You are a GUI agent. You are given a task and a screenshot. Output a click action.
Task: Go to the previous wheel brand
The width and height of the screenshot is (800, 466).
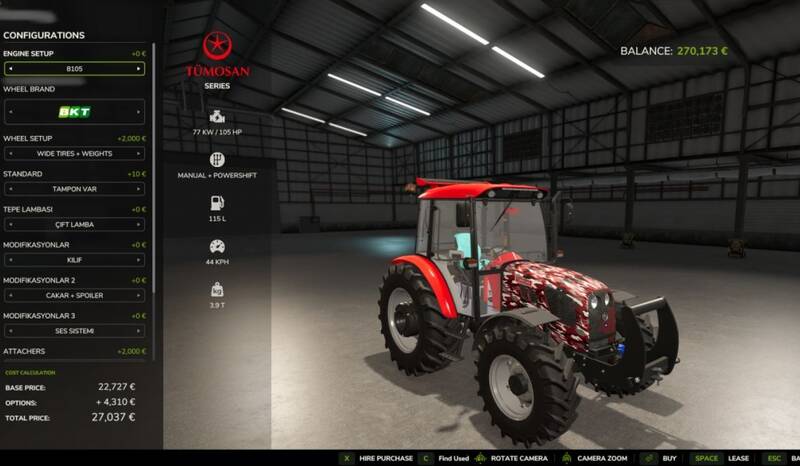tap(10, 112)
